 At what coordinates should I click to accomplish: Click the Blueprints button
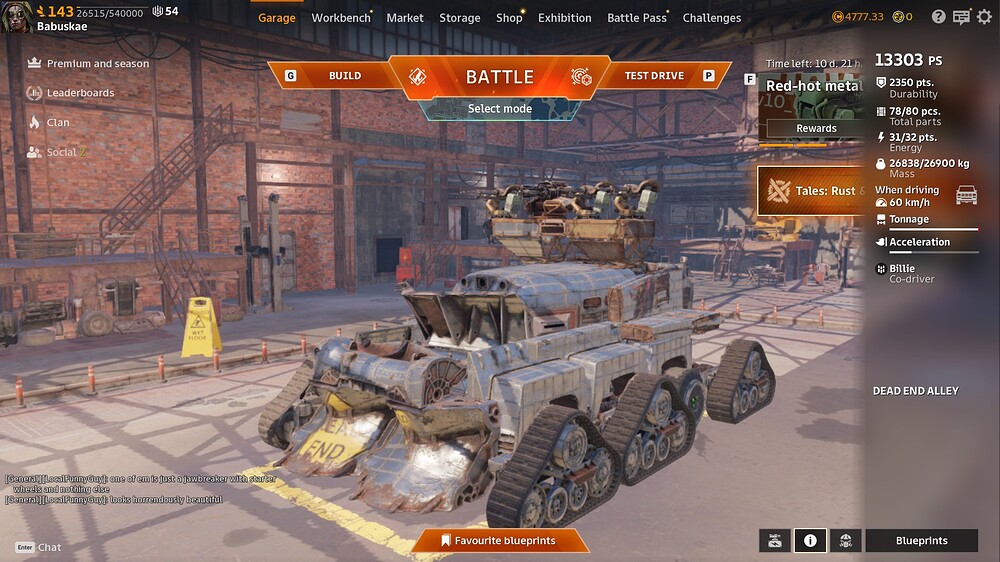point(921,541)
